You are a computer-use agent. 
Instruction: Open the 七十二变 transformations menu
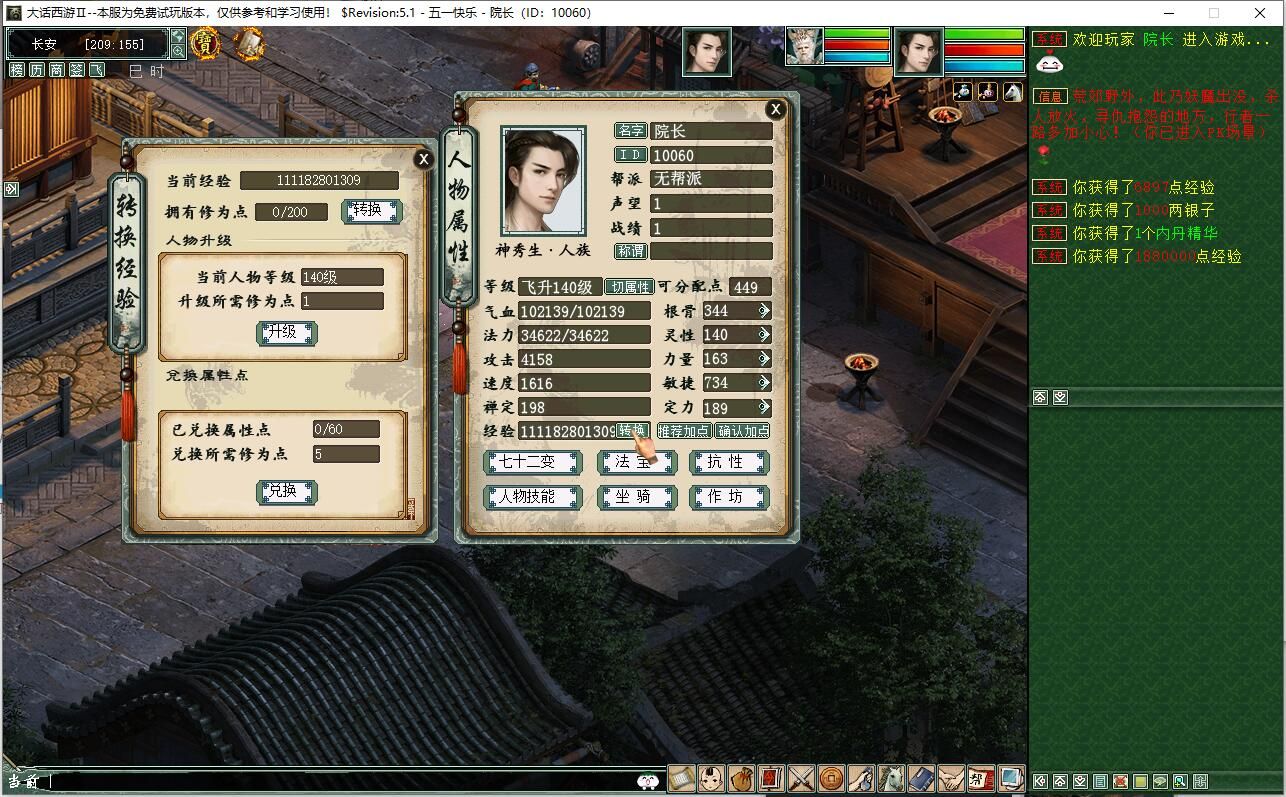532,462
